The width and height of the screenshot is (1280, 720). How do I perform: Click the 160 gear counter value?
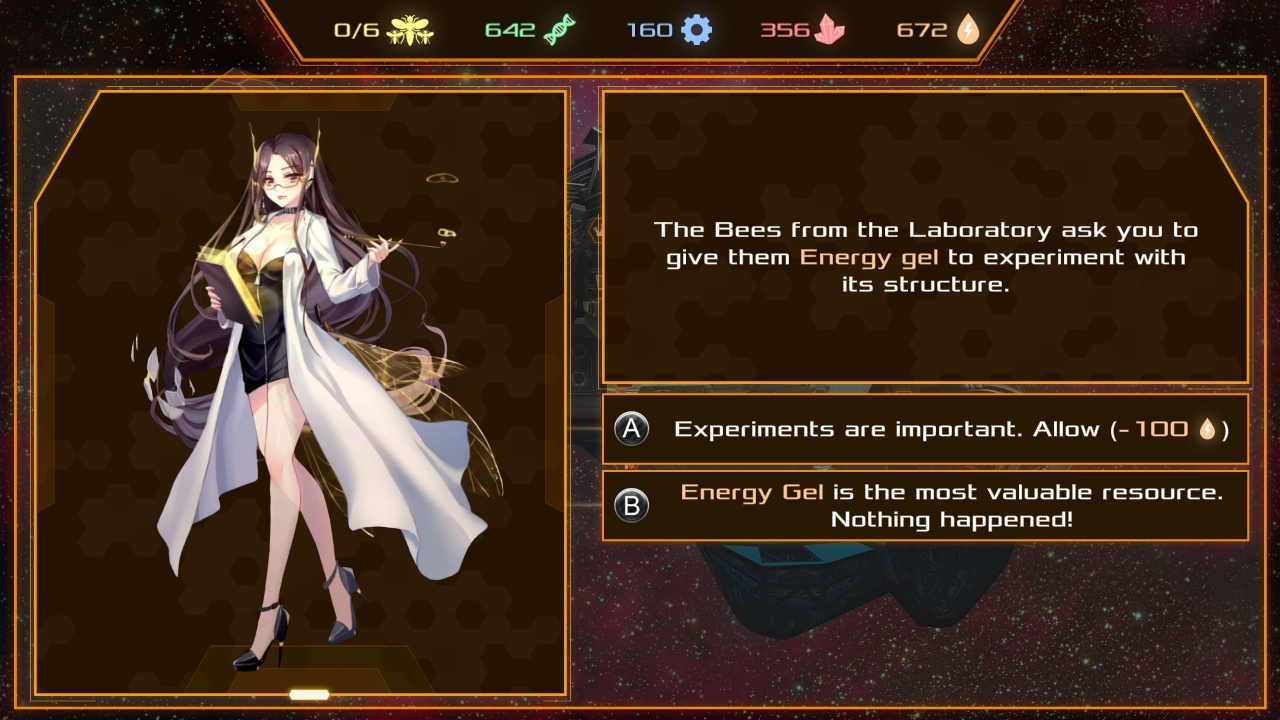pos(650,29)
